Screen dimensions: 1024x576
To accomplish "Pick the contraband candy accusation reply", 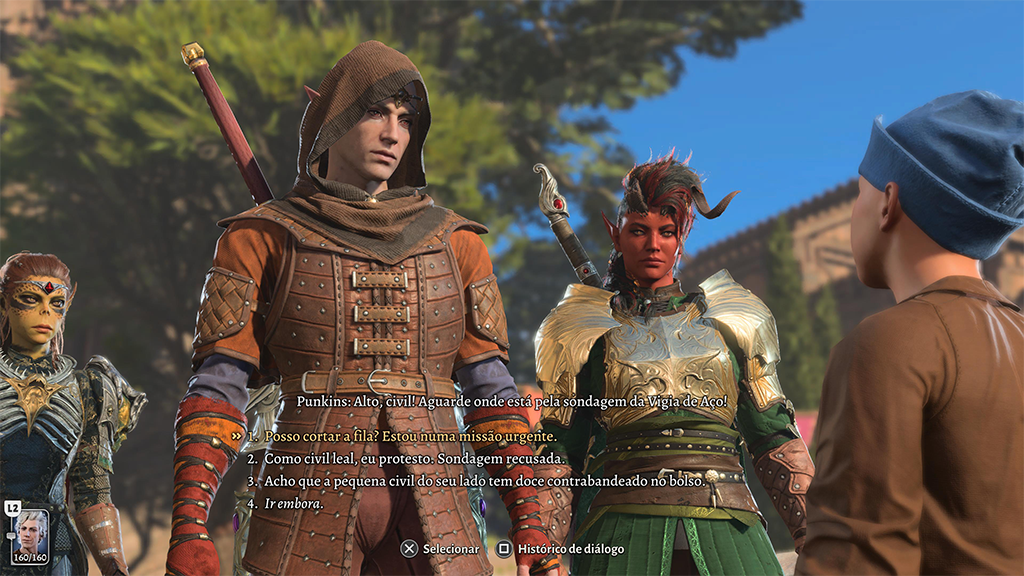I will (482, 481).
